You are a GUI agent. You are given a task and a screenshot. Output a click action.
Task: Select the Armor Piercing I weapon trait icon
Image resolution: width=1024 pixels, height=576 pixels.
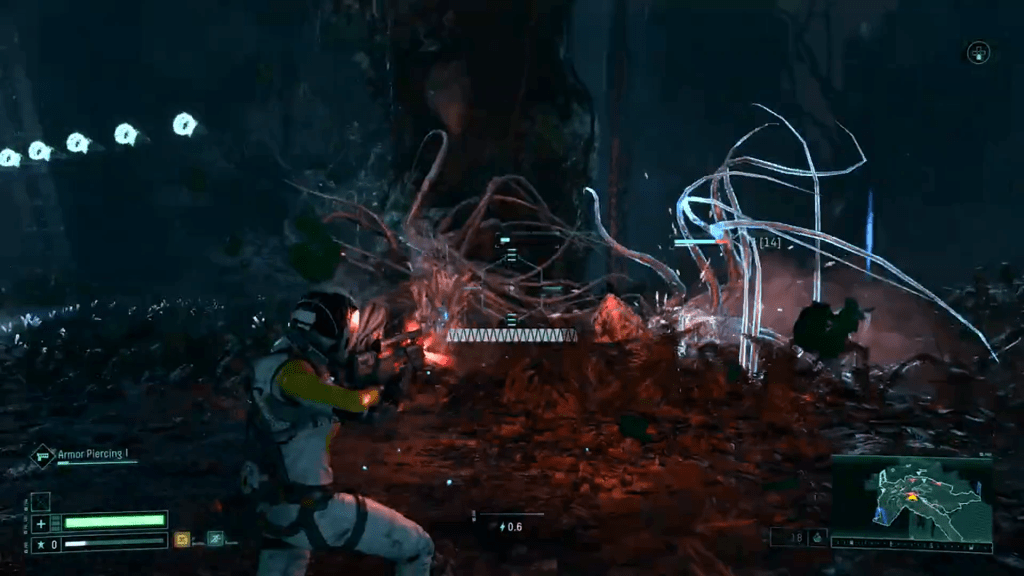tap(42, 456)
